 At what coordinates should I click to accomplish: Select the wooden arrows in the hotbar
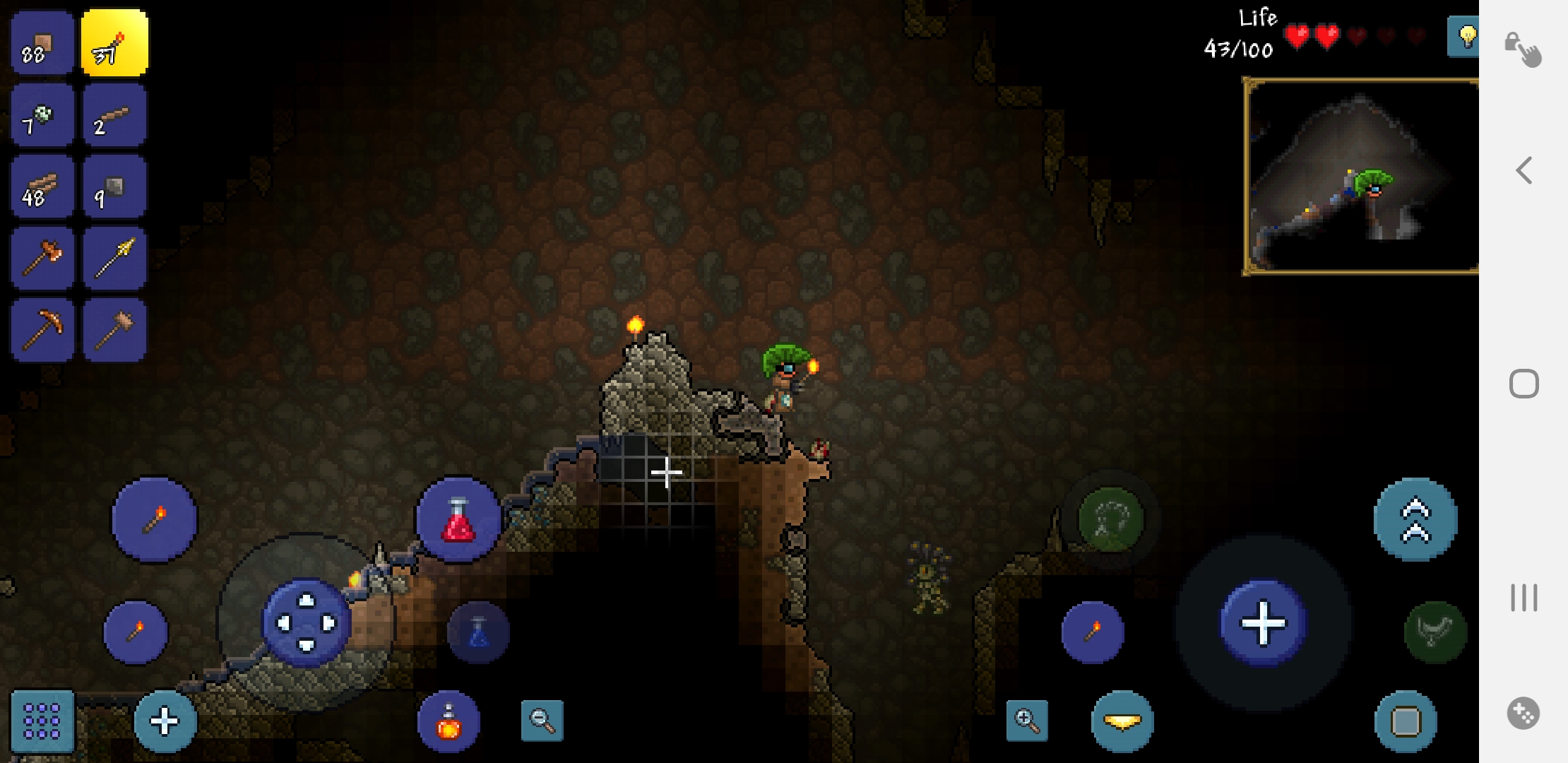[114, 258]
